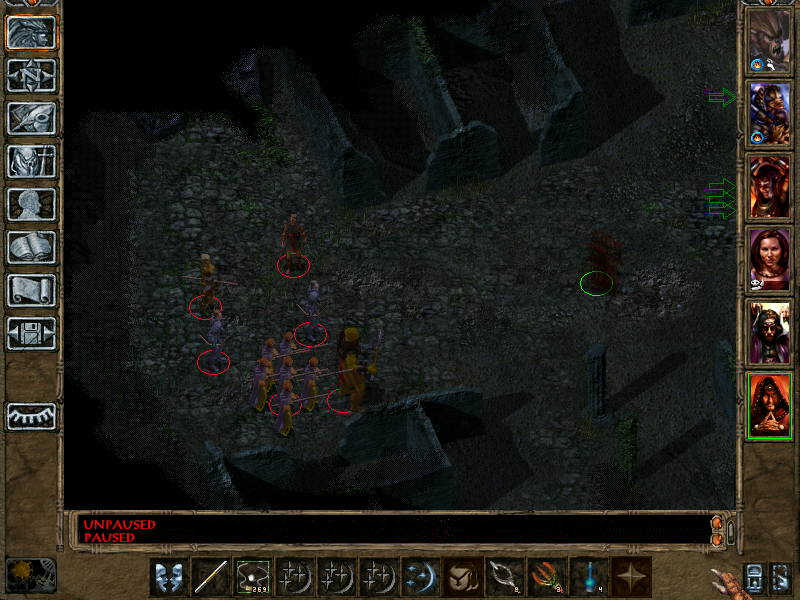800x600 pixels.
Task: Choose the quarterstaff weapon slot
Action: point(211,577)
